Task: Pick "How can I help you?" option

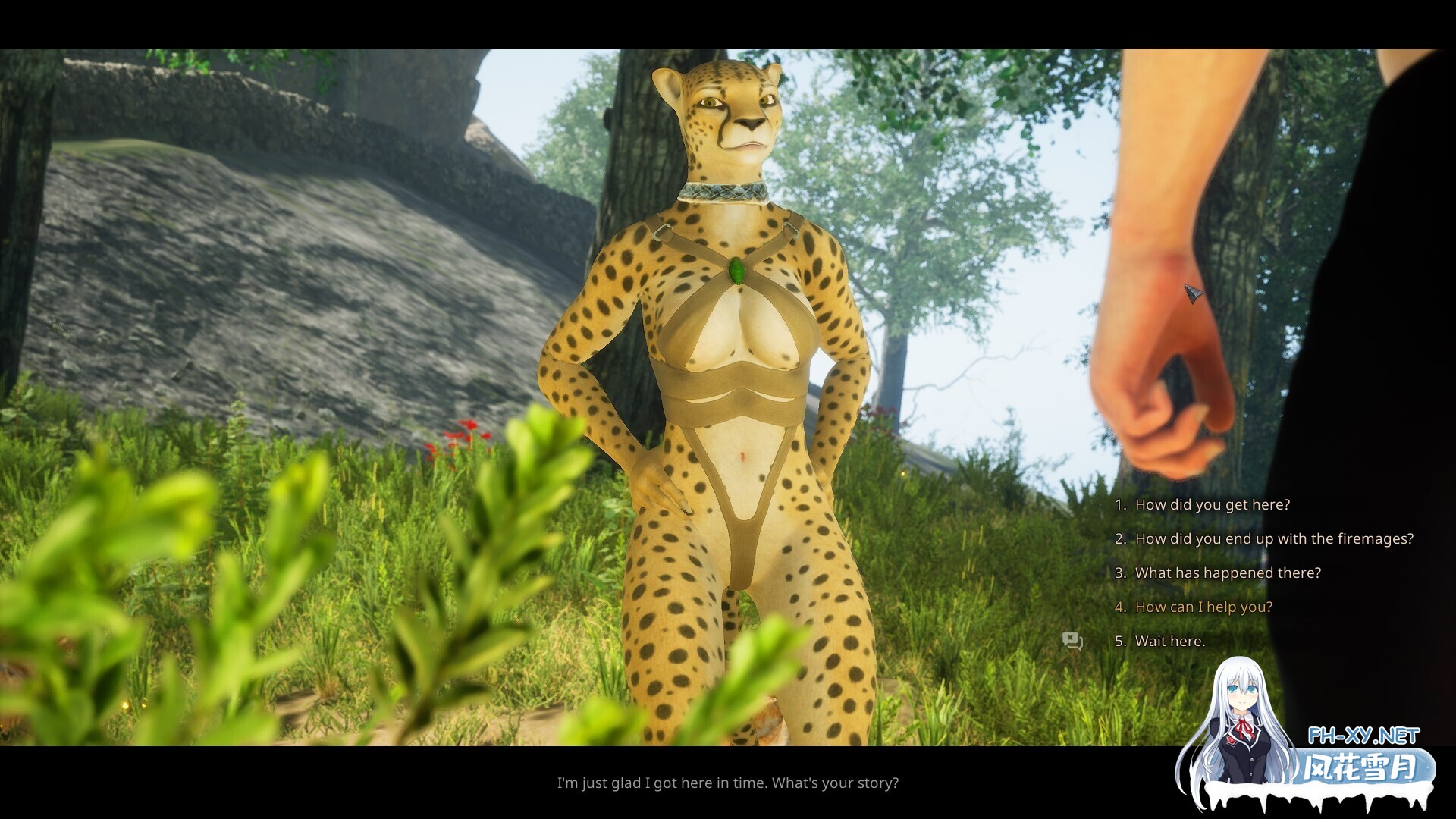Action: (1203, 607)
